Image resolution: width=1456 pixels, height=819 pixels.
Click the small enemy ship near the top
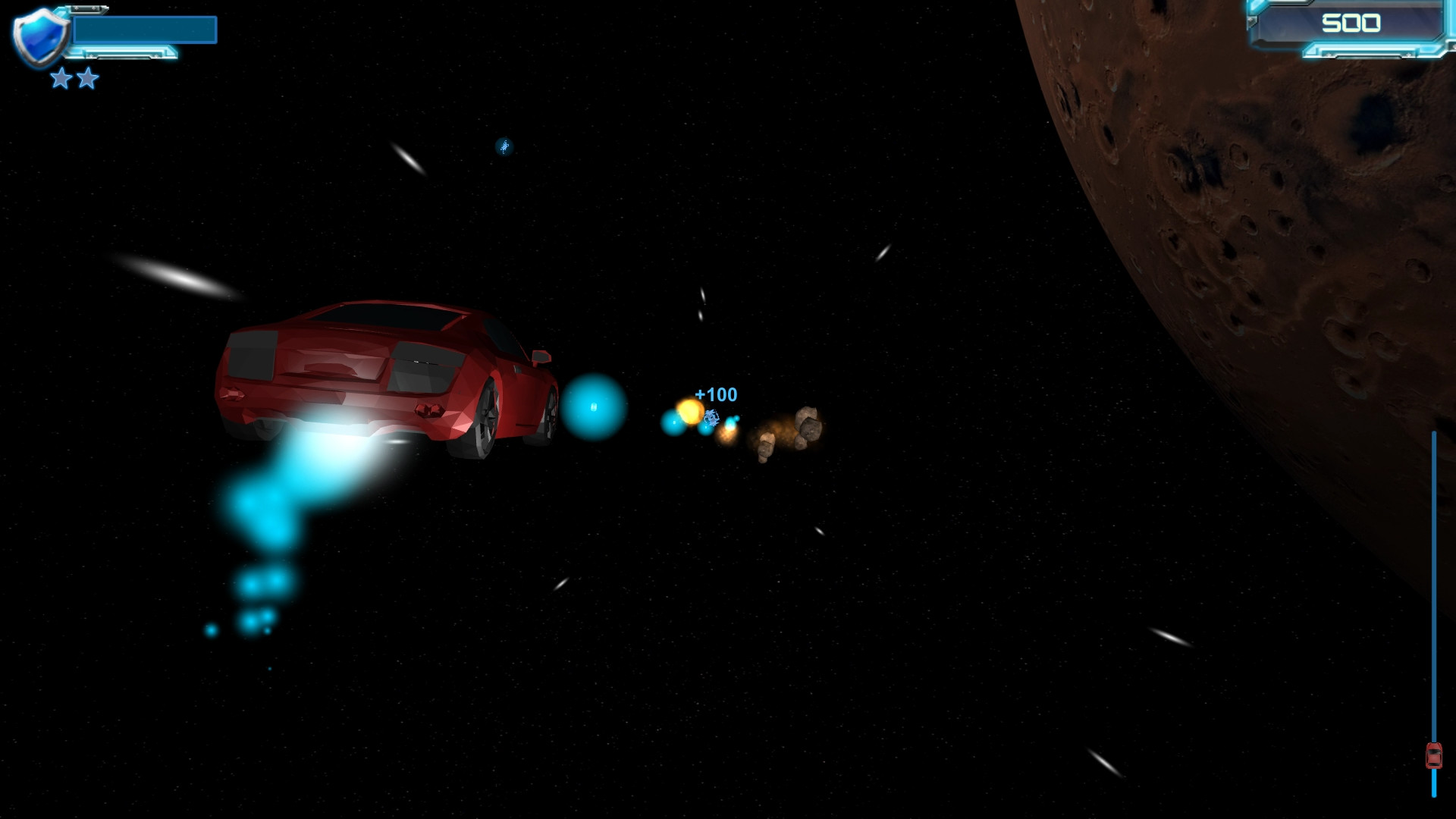pyautogui.click(x=503, y=147)
